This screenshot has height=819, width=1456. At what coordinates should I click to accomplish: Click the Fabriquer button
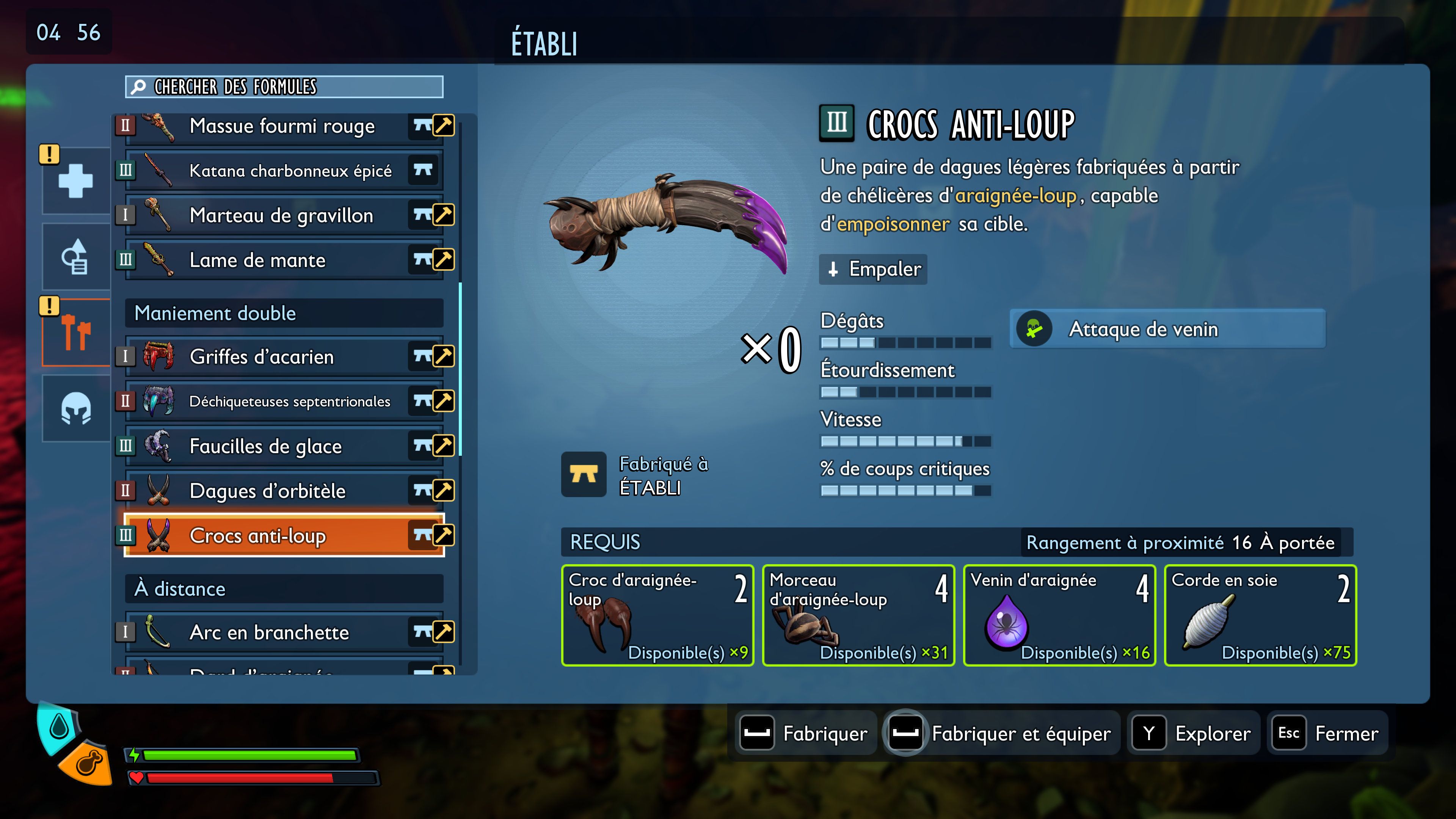coord(805,733)
